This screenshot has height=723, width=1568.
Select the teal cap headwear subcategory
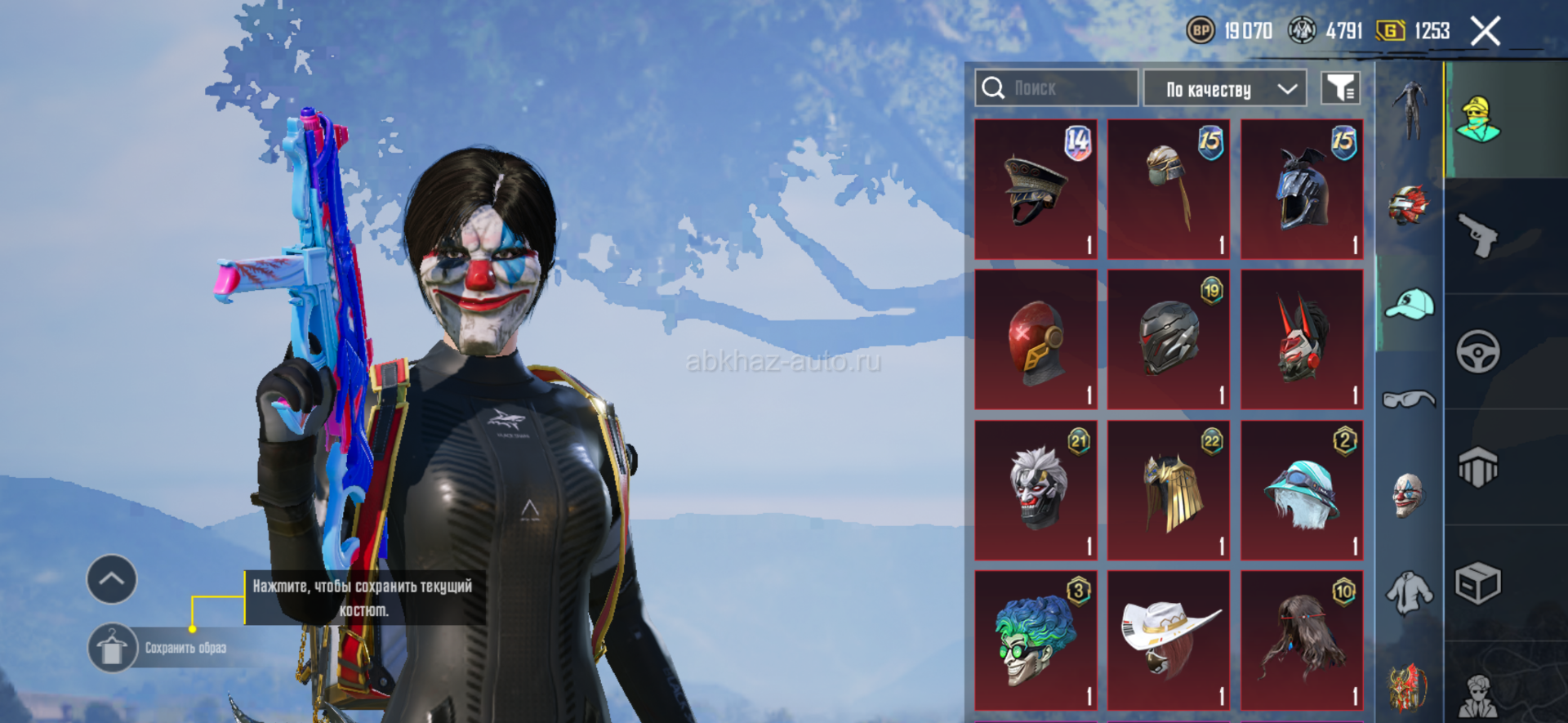[1410, 304]
